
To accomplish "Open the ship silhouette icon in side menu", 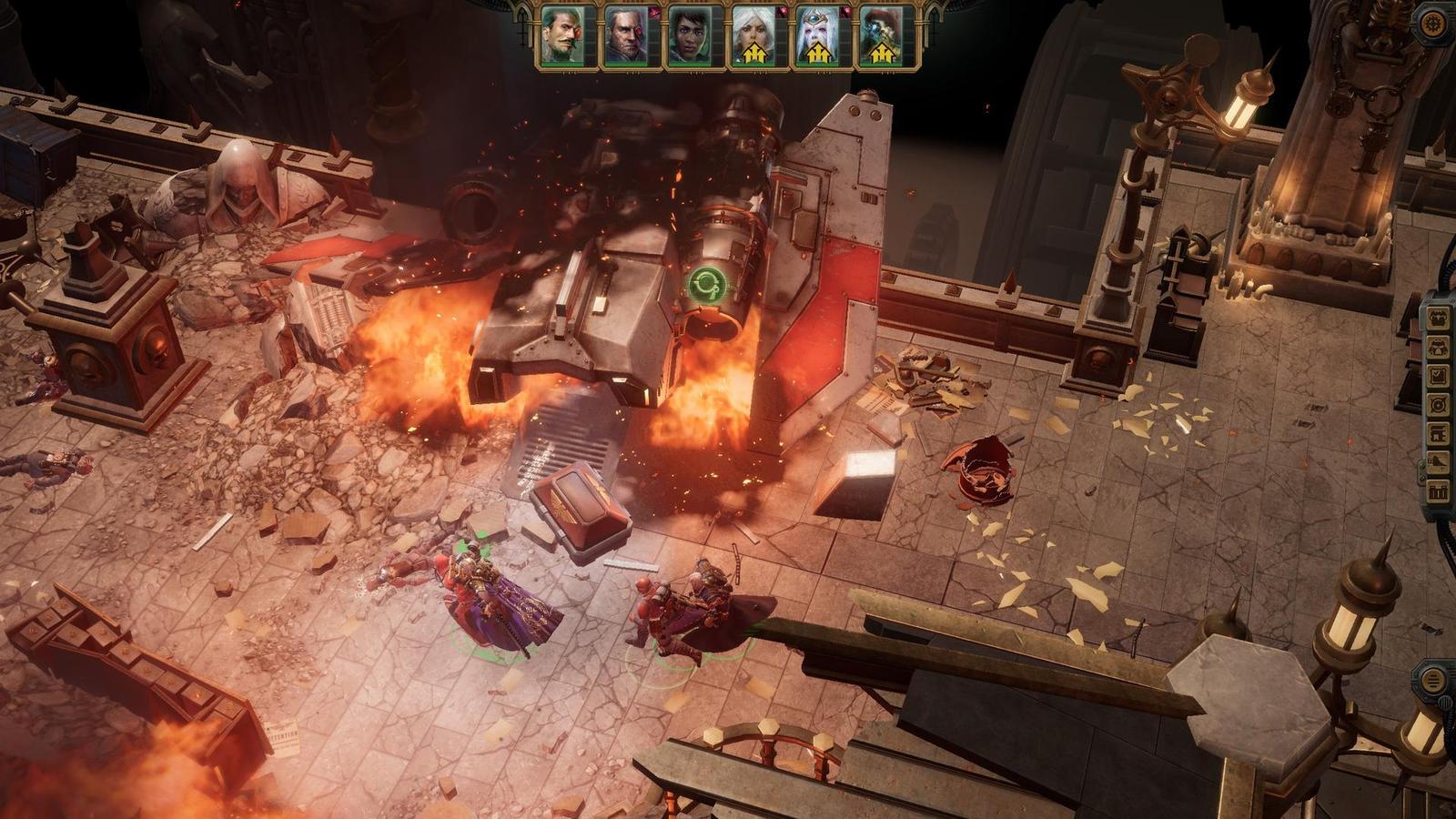I will point(1439,462).
